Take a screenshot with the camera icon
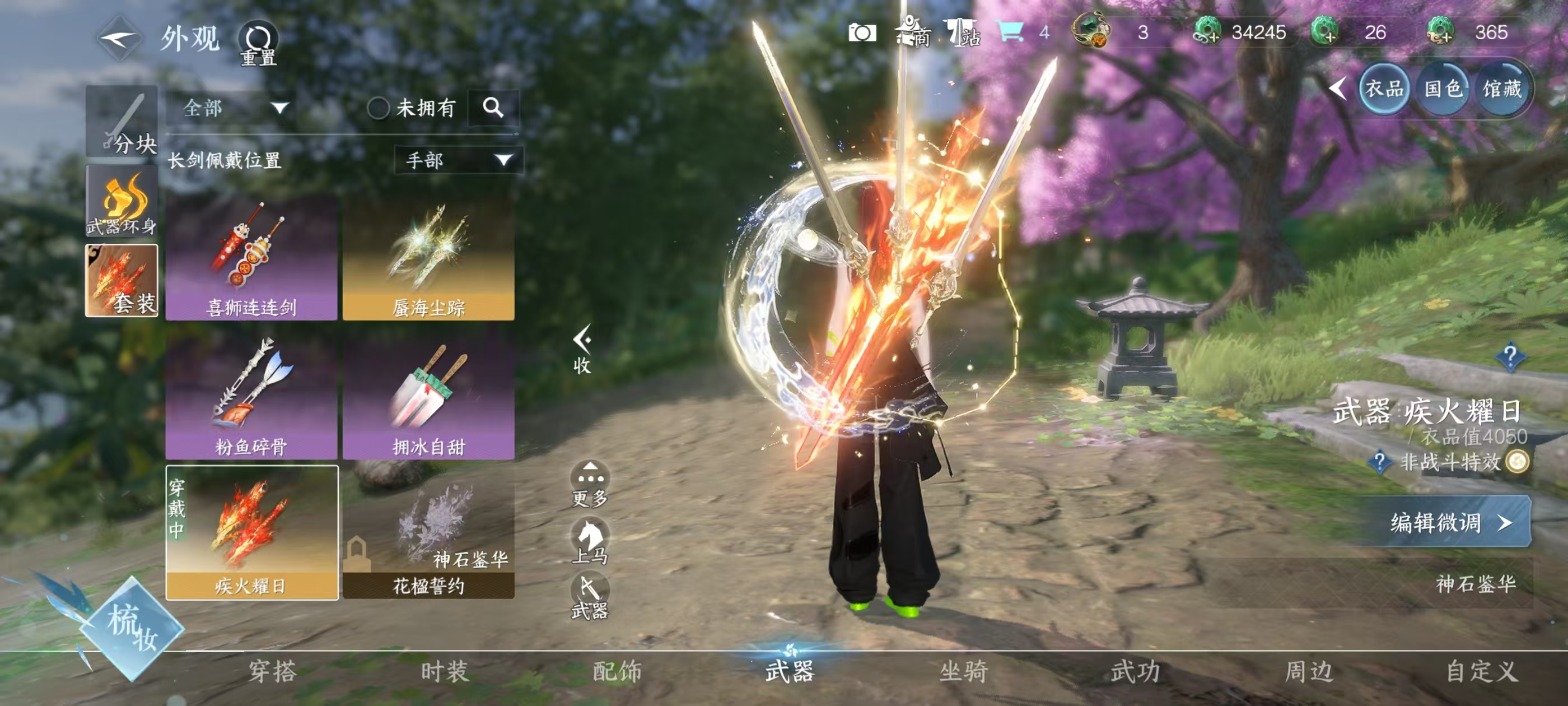Viewport: 1568px width, 706px height. tap(862, 32)
